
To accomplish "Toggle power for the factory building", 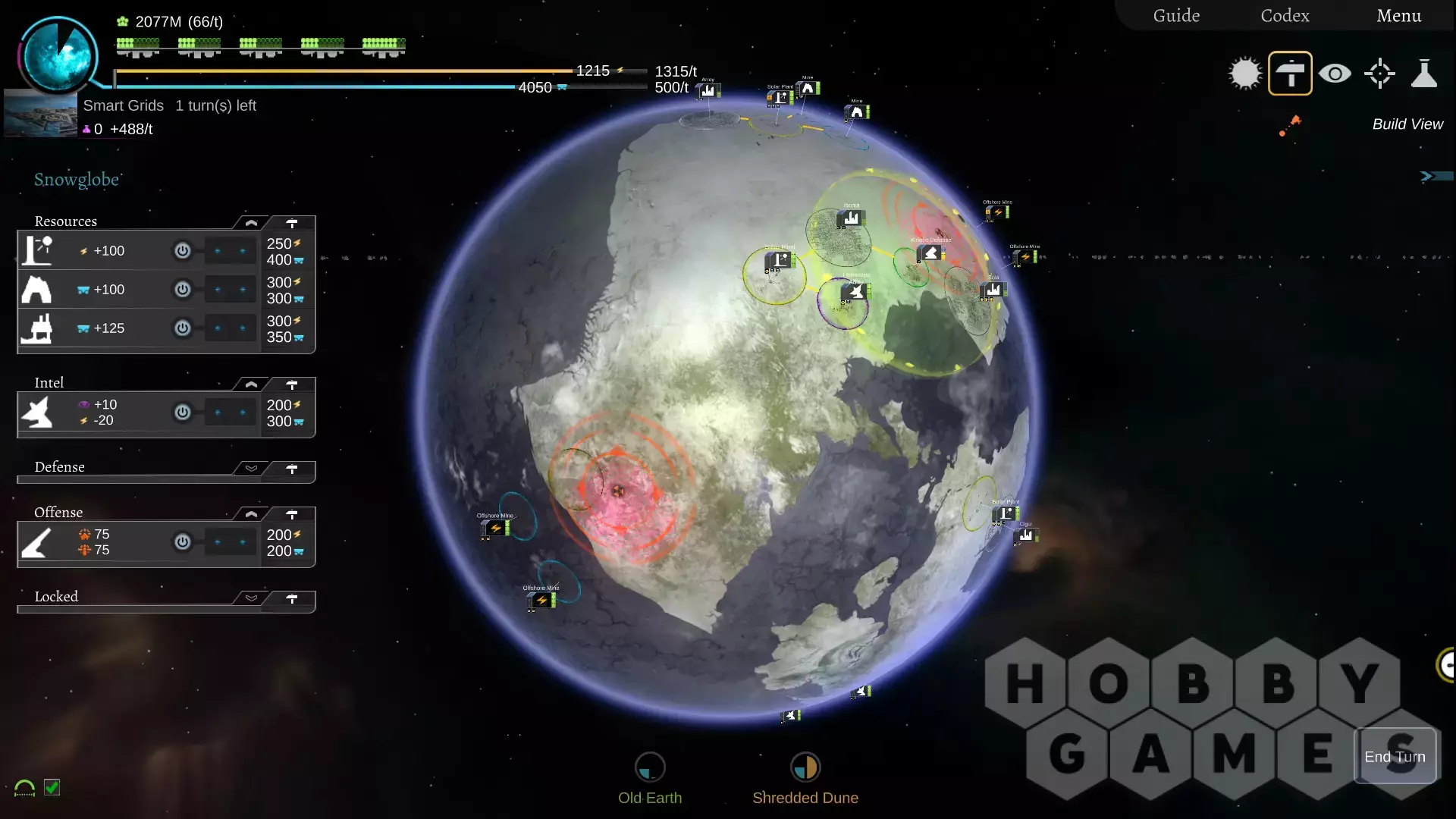I will pos(183,328).
